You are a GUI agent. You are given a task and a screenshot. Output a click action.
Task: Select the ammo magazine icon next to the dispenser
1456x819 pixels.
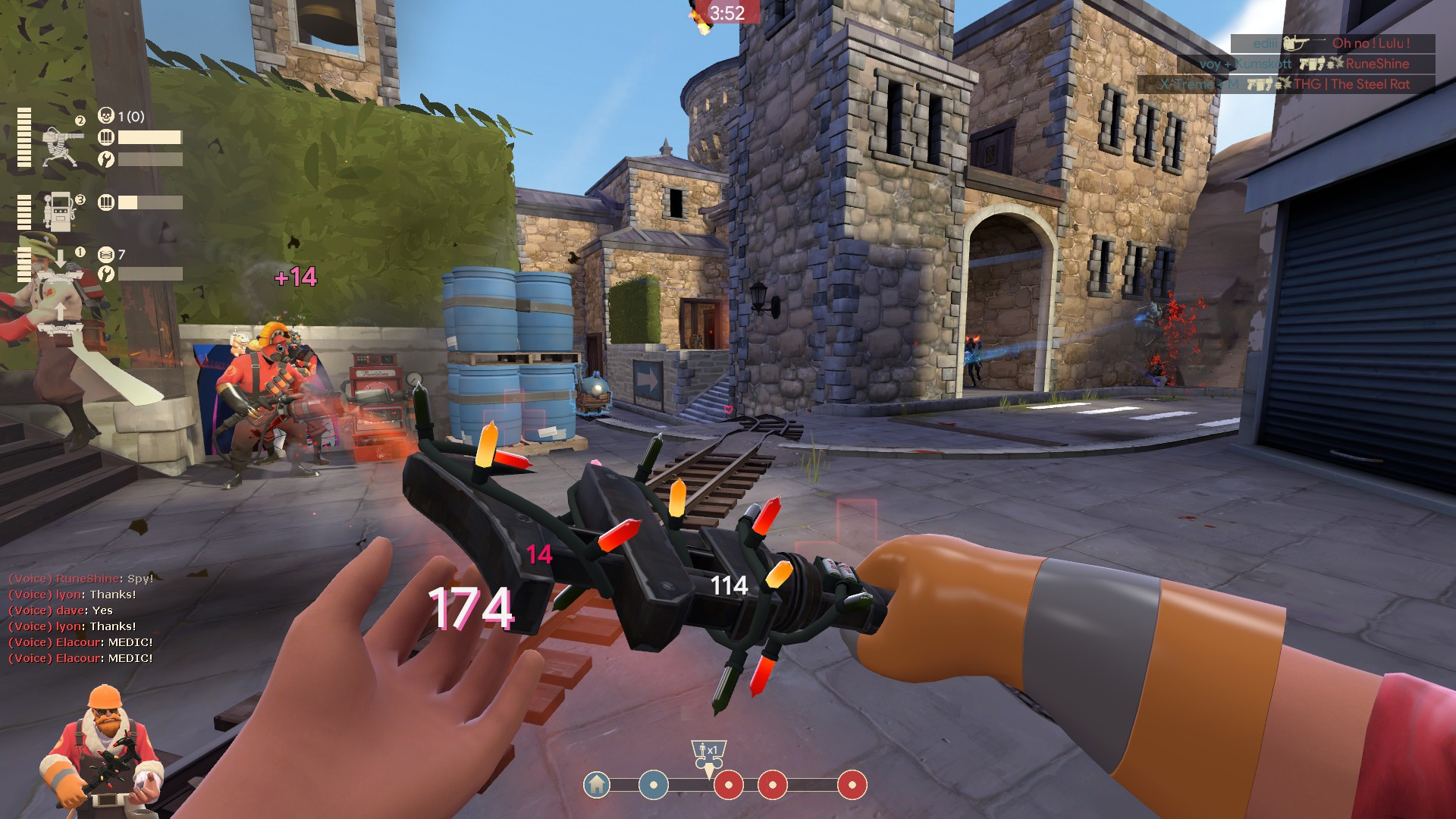point(106,200)
